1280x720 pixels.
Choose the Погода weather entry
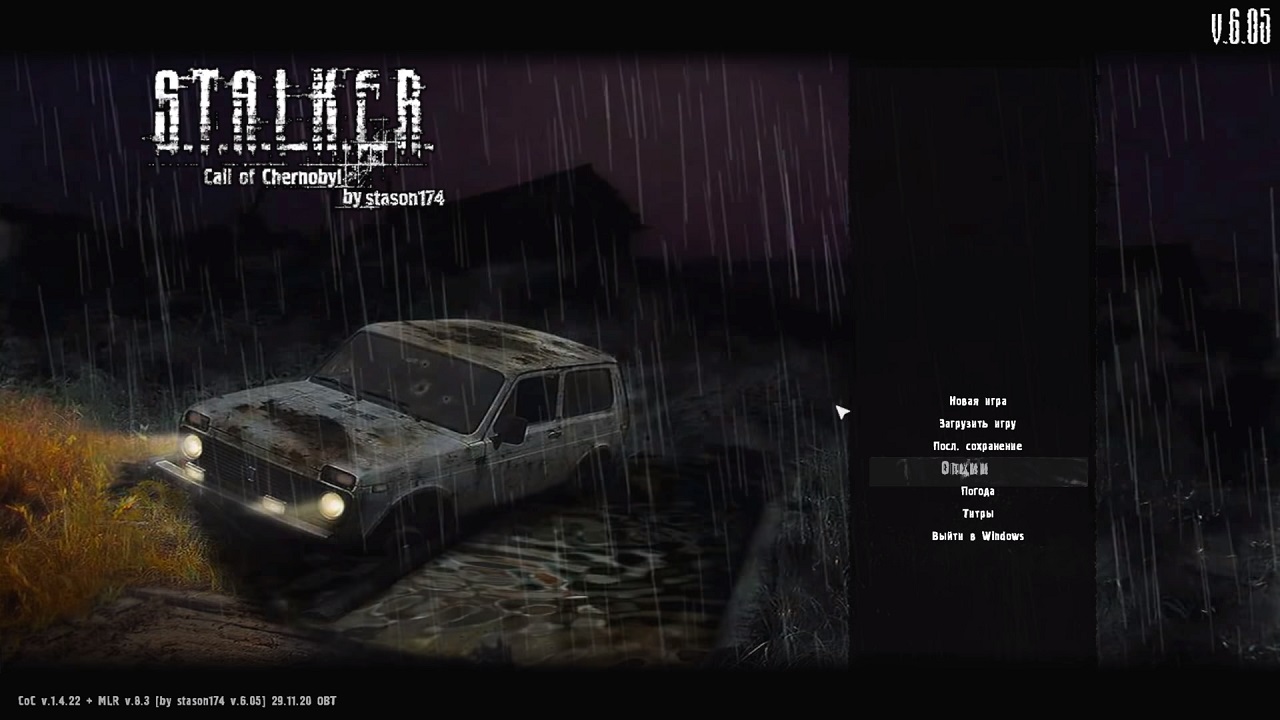point(977,491)
